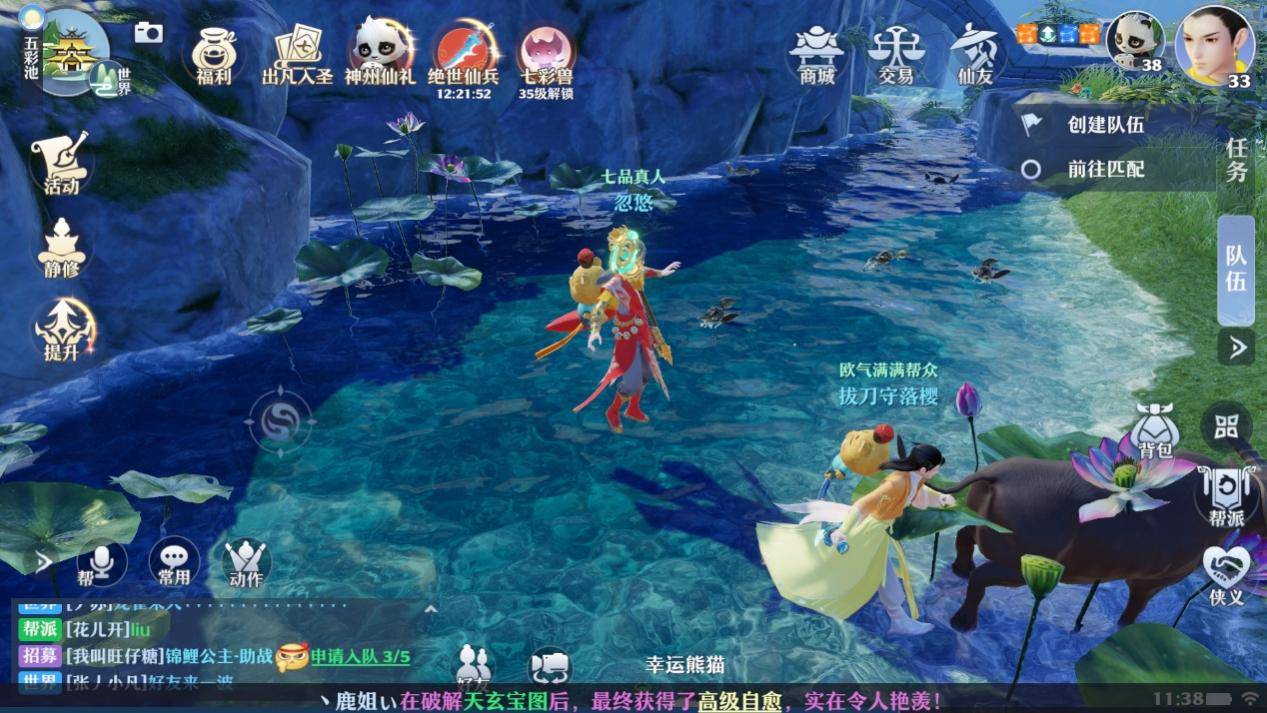Open the 交易 trade menu

895,53
